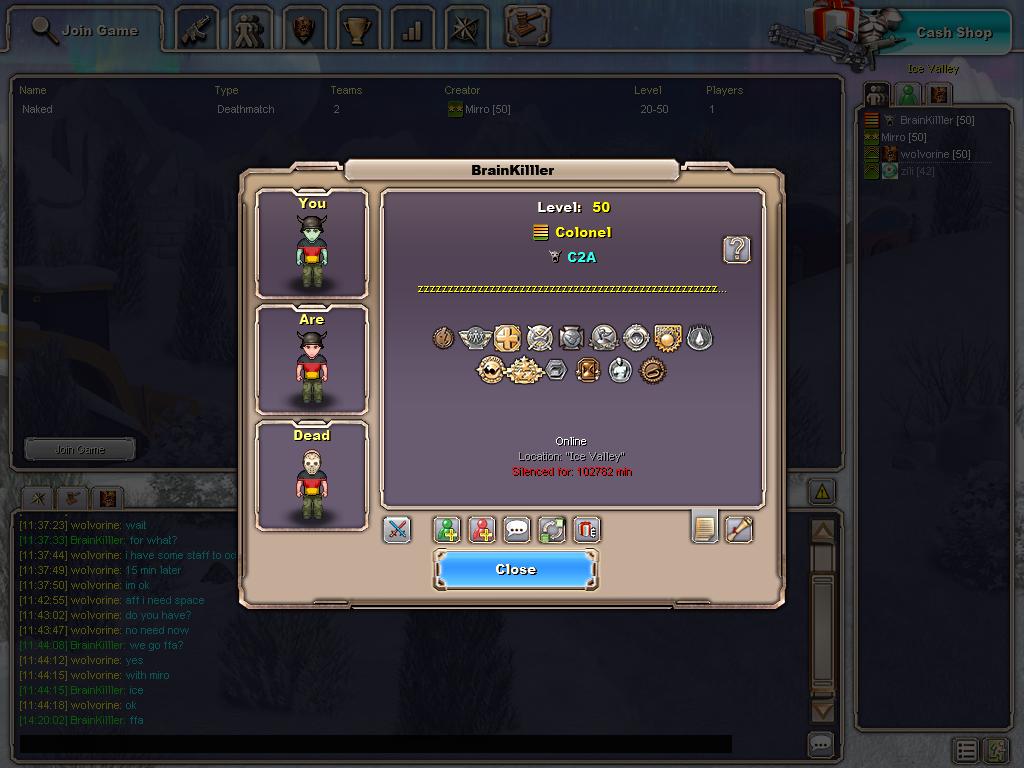Send a gift using the gift box button
This screenshot has height=768, width=1024.
coord(586,529)
